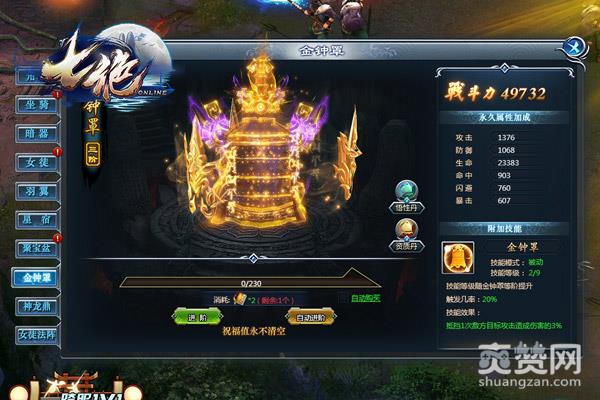Select the 聚宝盆 tab
Screen dimensions: 600x400
point(33,248)
